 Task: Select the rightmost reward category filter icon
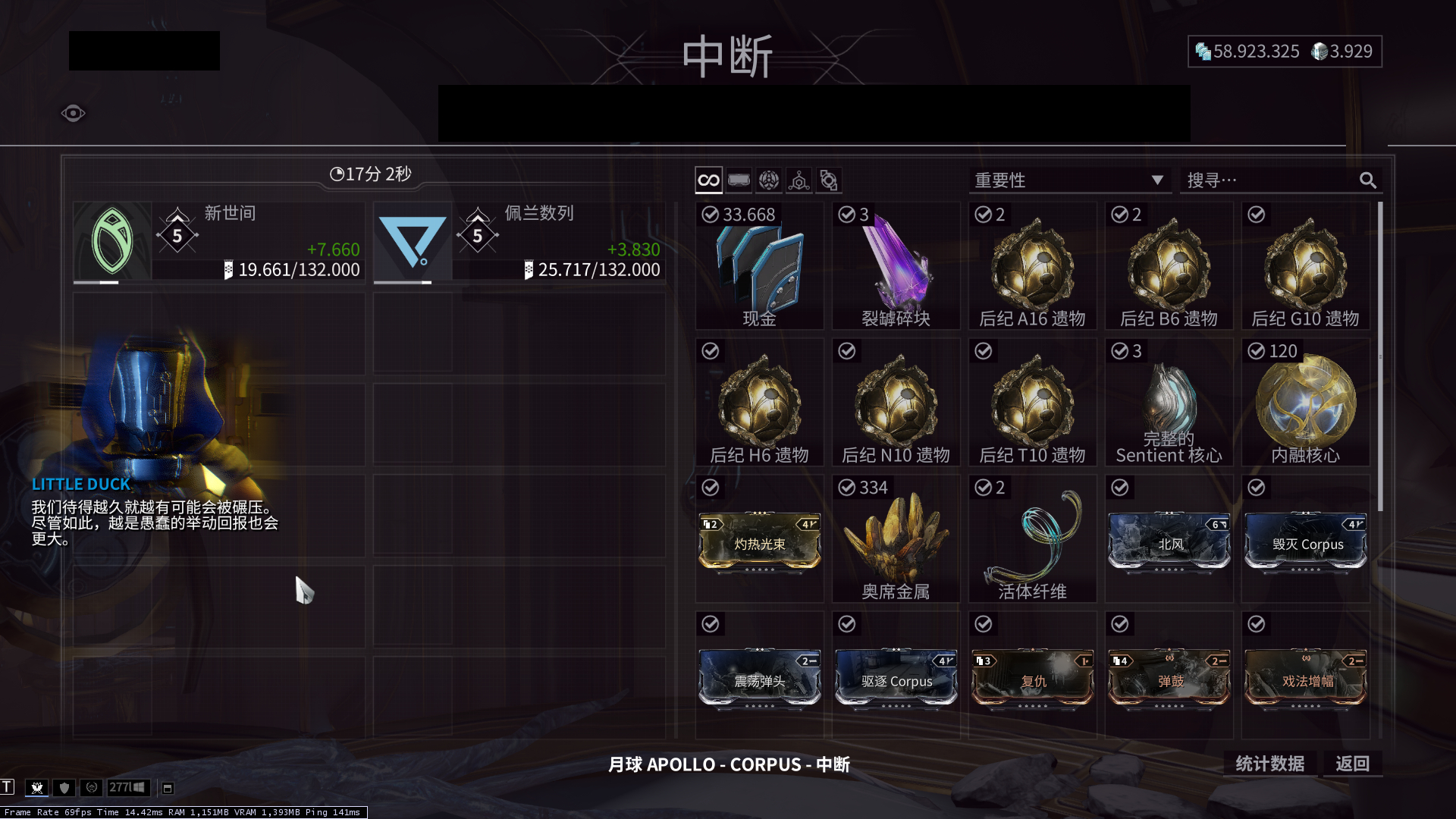coord(828,180)
